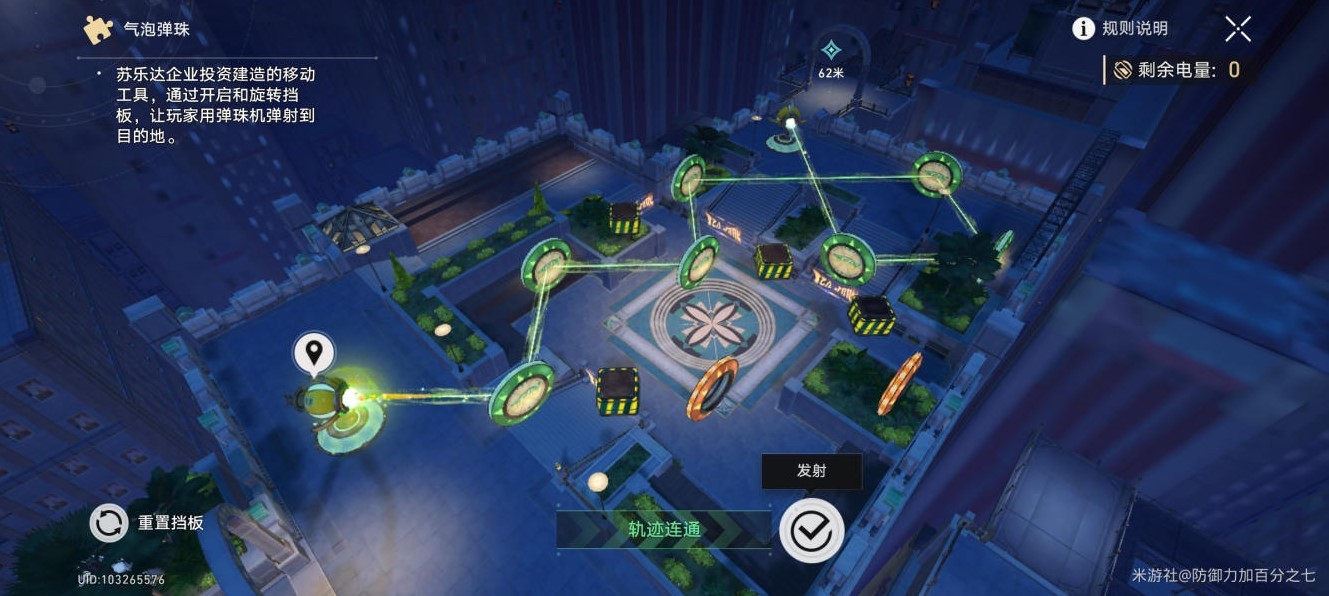The image size is (1329, 596).
Task: Open the 规则说明 rules explanation
Action: [x=1120, y=29]
